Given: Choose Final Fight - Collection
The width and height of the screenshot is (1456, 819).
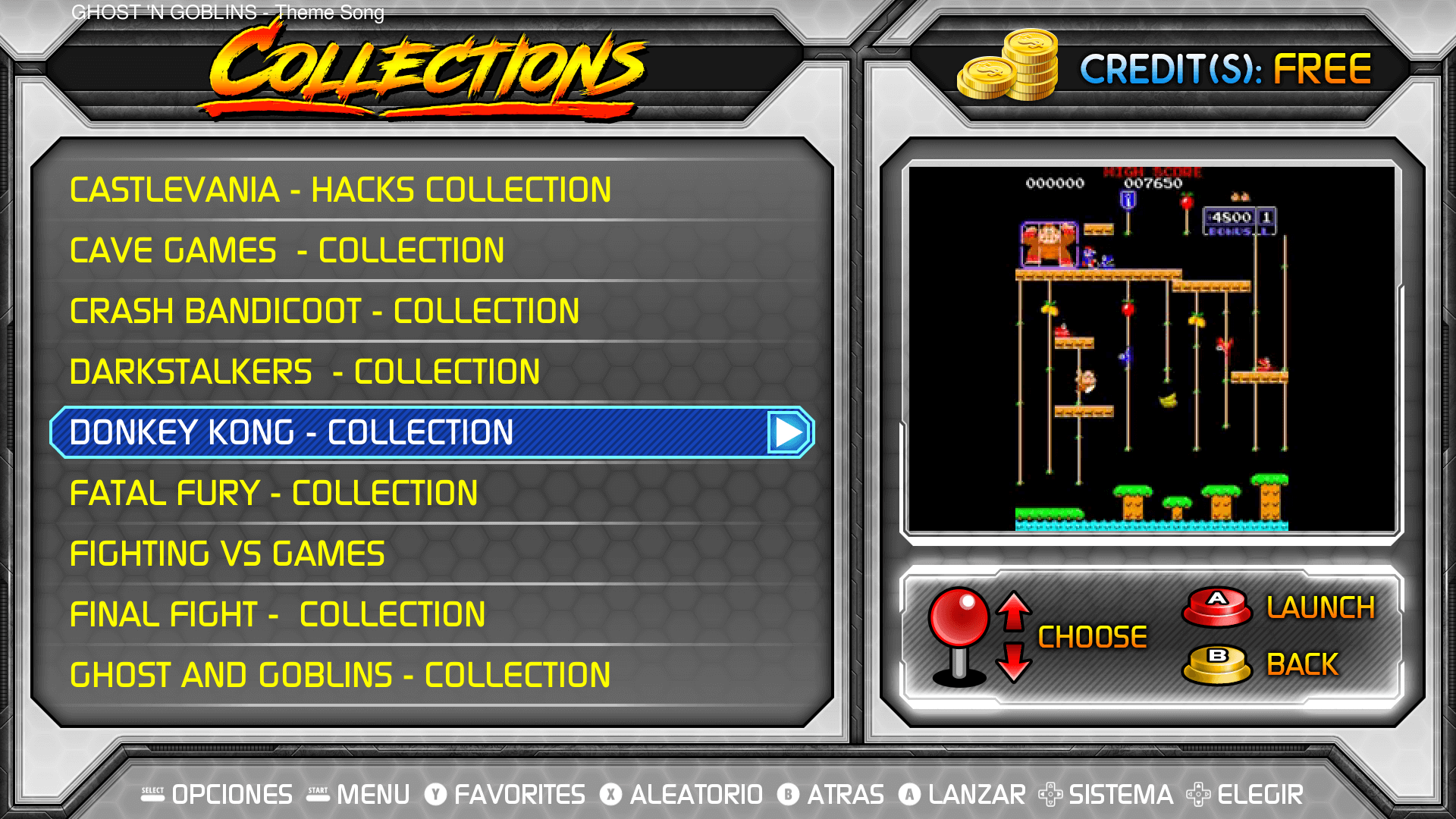Looking at the screenshot, I should (x=278, y=614).
